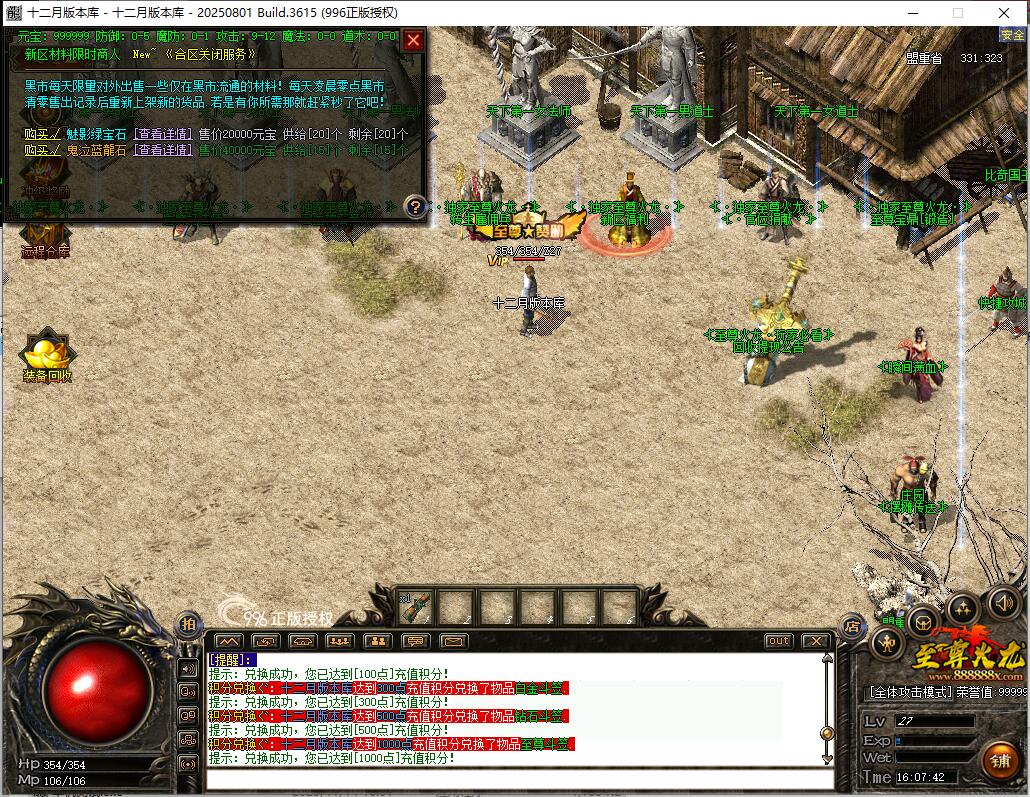Open the 远程仓库 remote warehouse
1030x797 pixels.
coord(45,239)
